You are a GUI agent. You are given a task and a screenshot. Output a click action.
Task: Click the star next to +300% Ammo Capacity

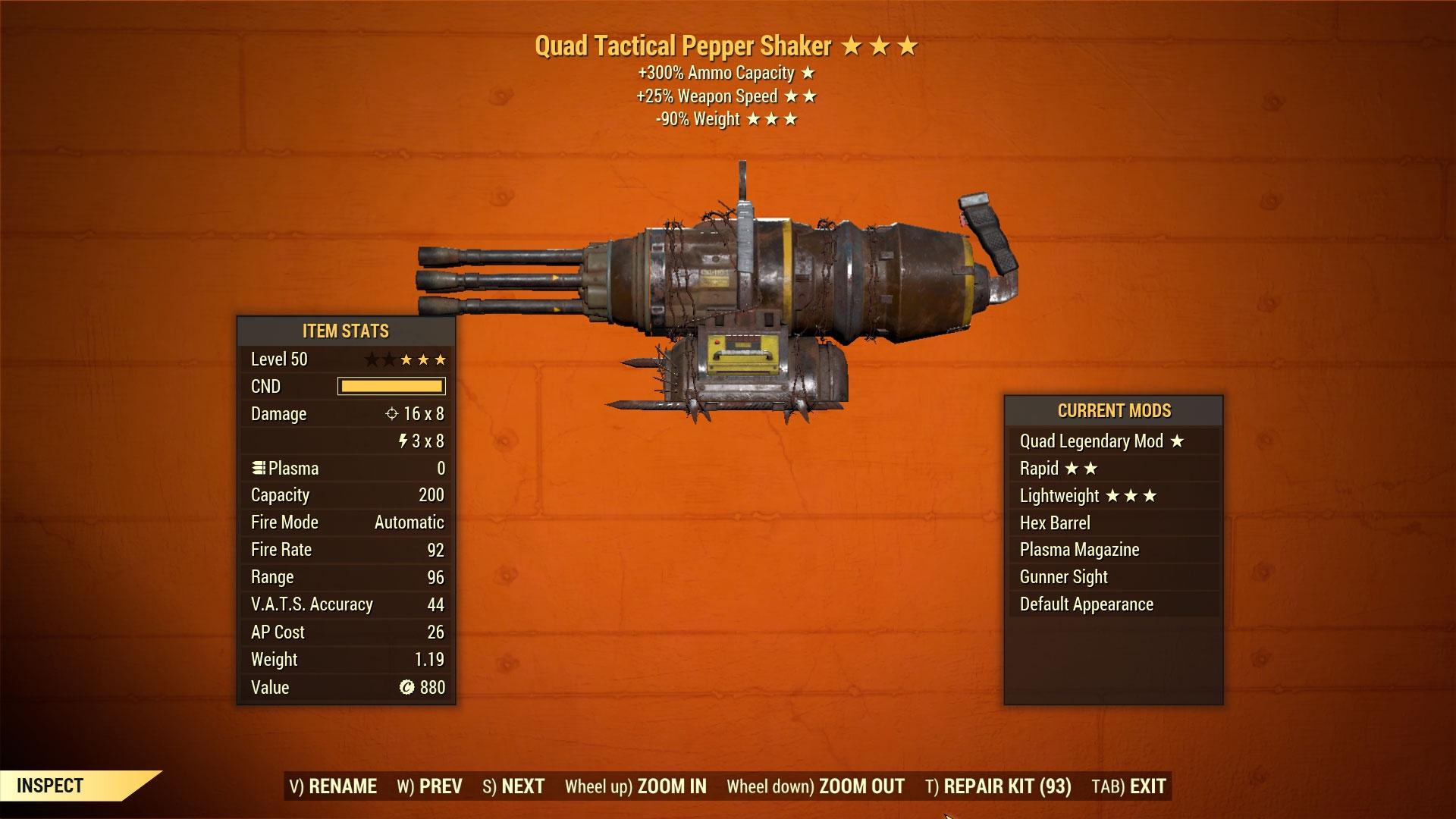pyautogui.click(x=807, y=74)
